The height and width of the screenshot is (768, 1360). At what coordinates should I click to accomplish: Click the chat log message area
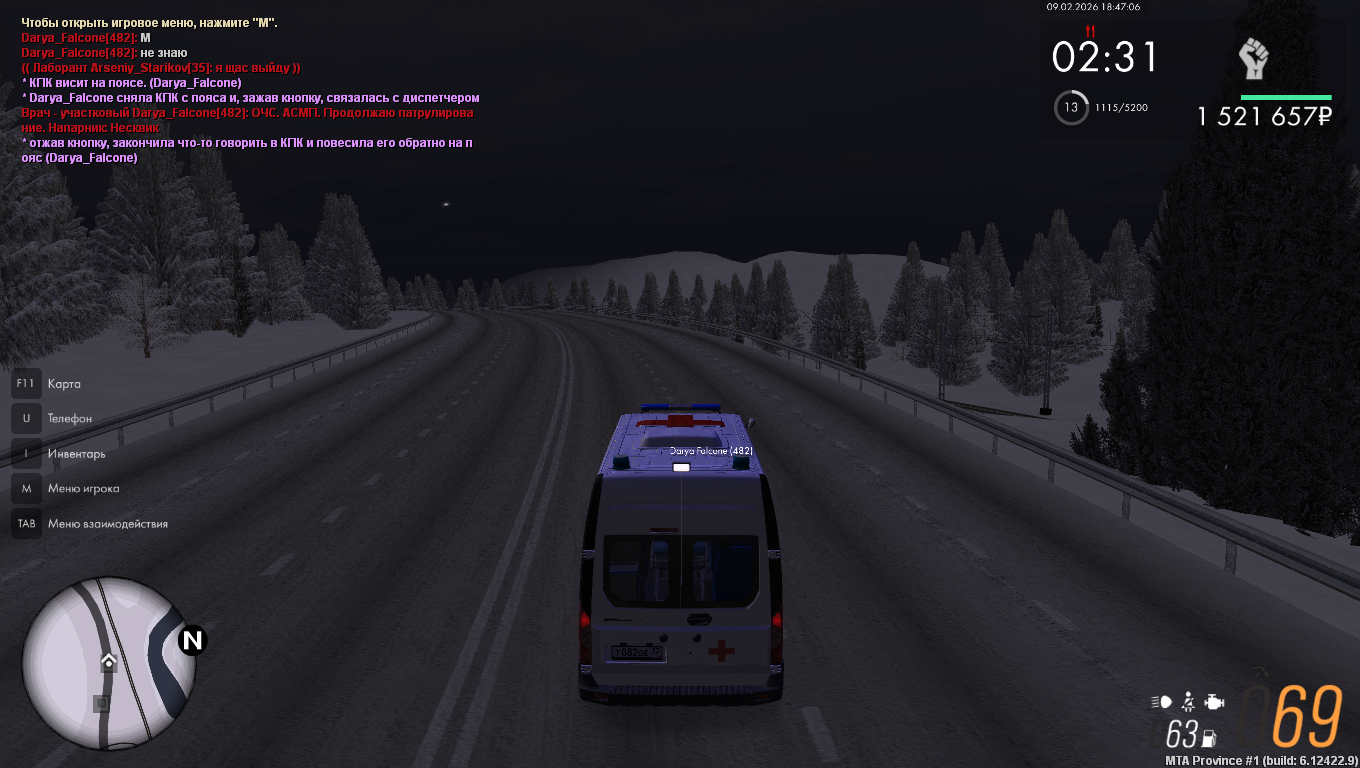click(x=250, y=90)
